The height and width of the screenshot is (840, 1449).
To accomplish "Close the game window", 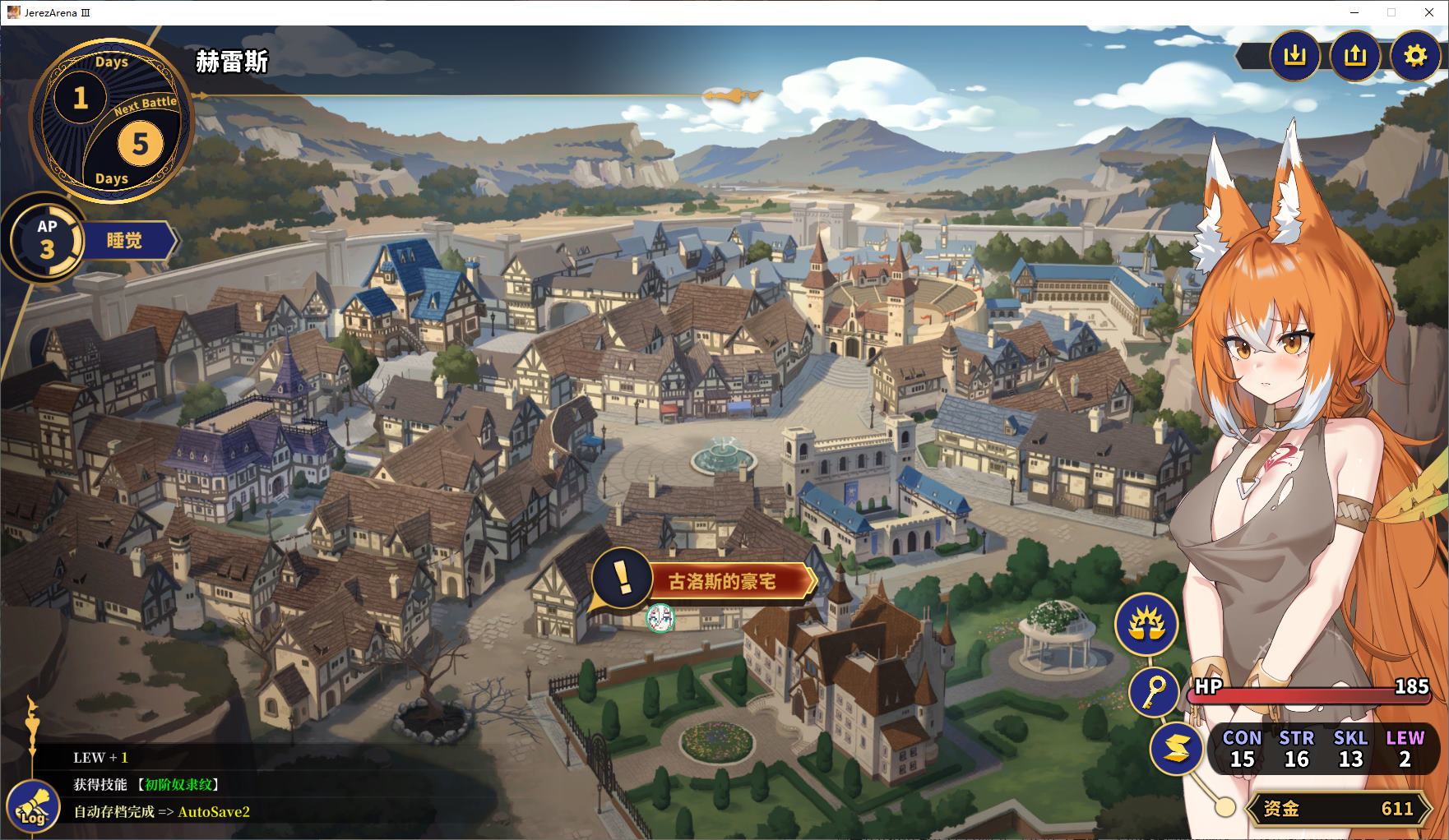I will [x=1429, y=12].
